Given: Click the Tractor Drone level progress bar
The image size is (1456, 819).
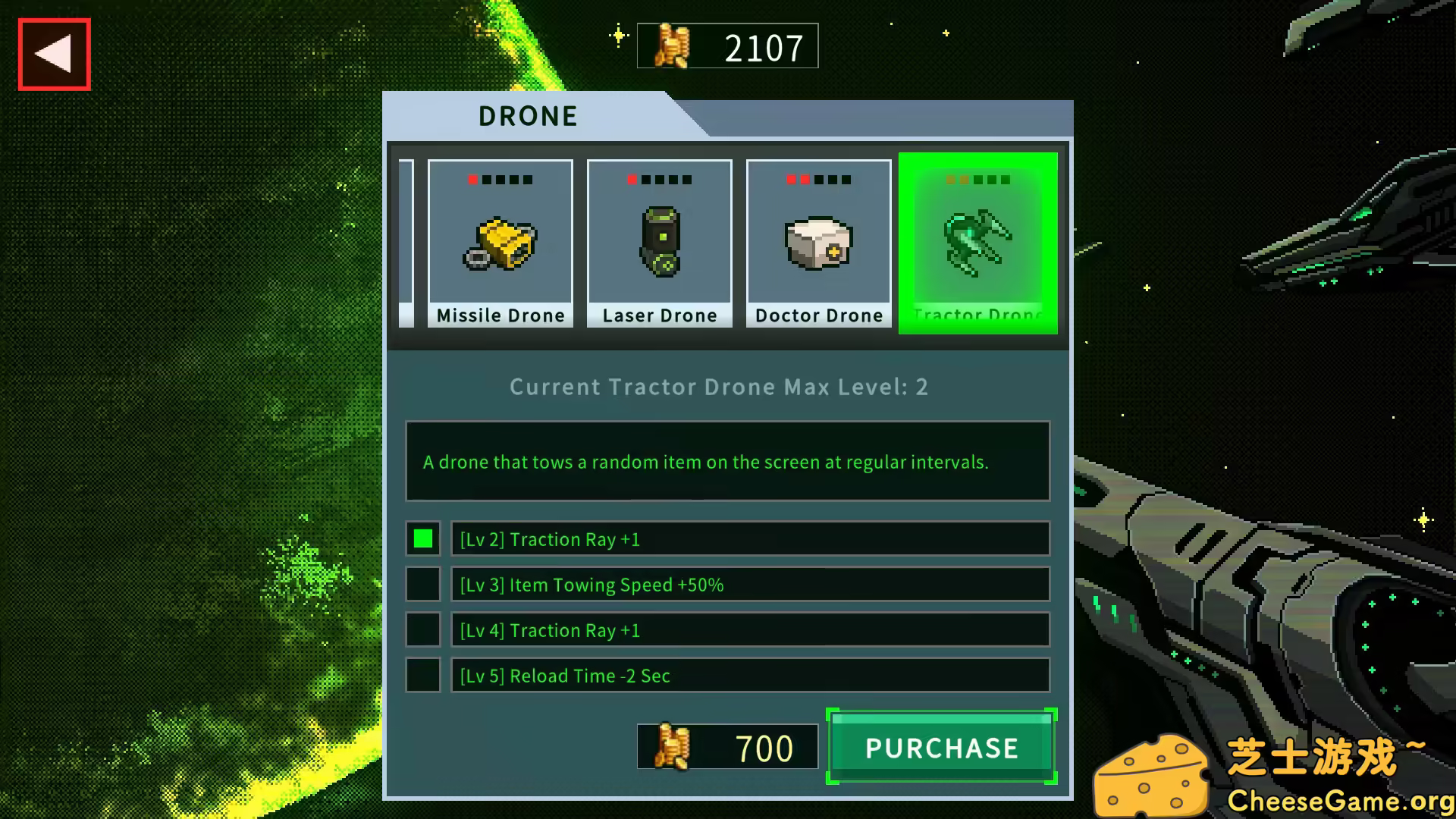Looking at the screenshot, I should pyautogui.click(x=977, y=180).
